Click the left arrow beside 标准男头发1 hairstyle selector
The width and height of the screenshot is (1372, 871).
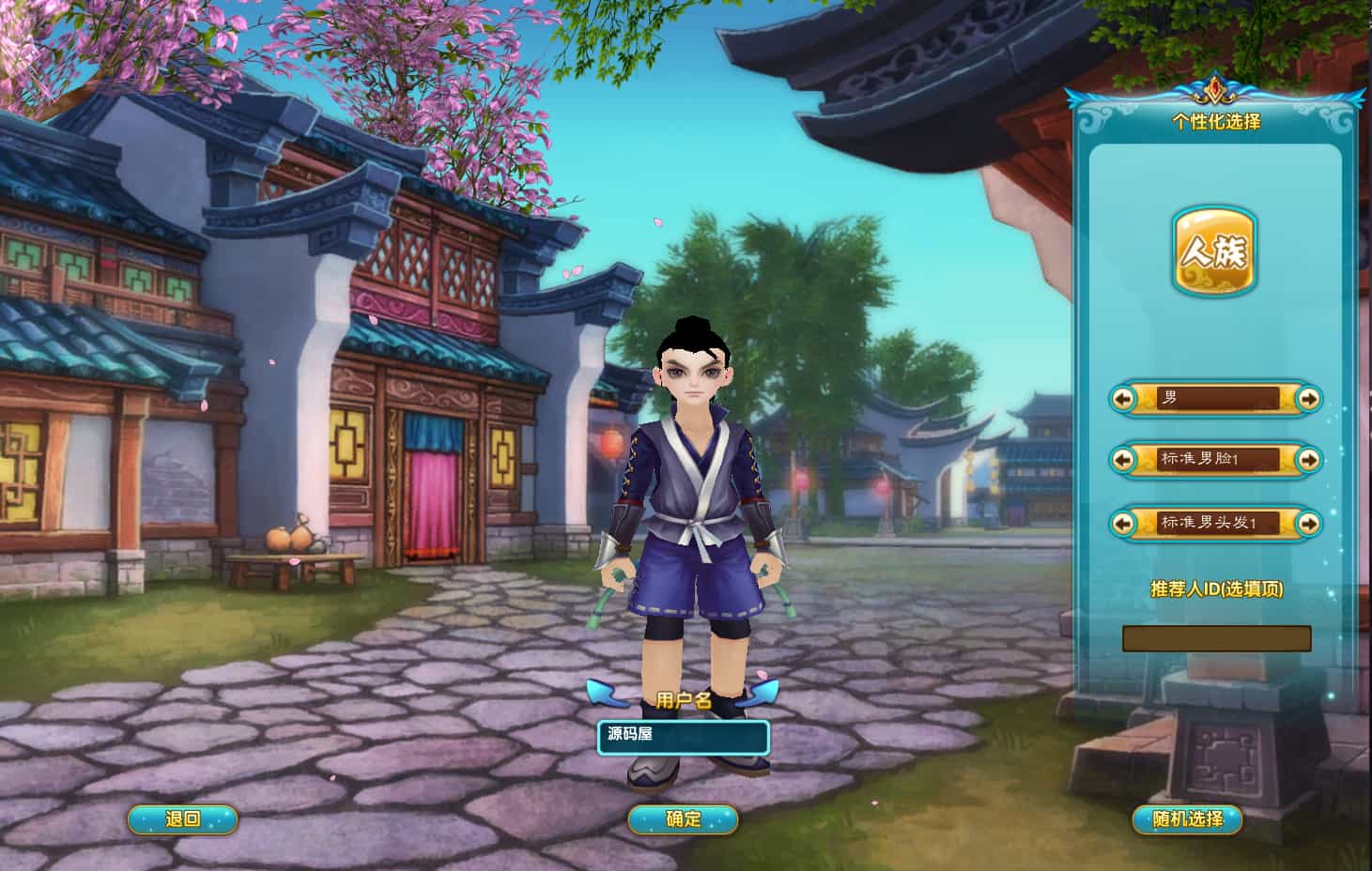pyautogui.click(x=1125, y=524)
